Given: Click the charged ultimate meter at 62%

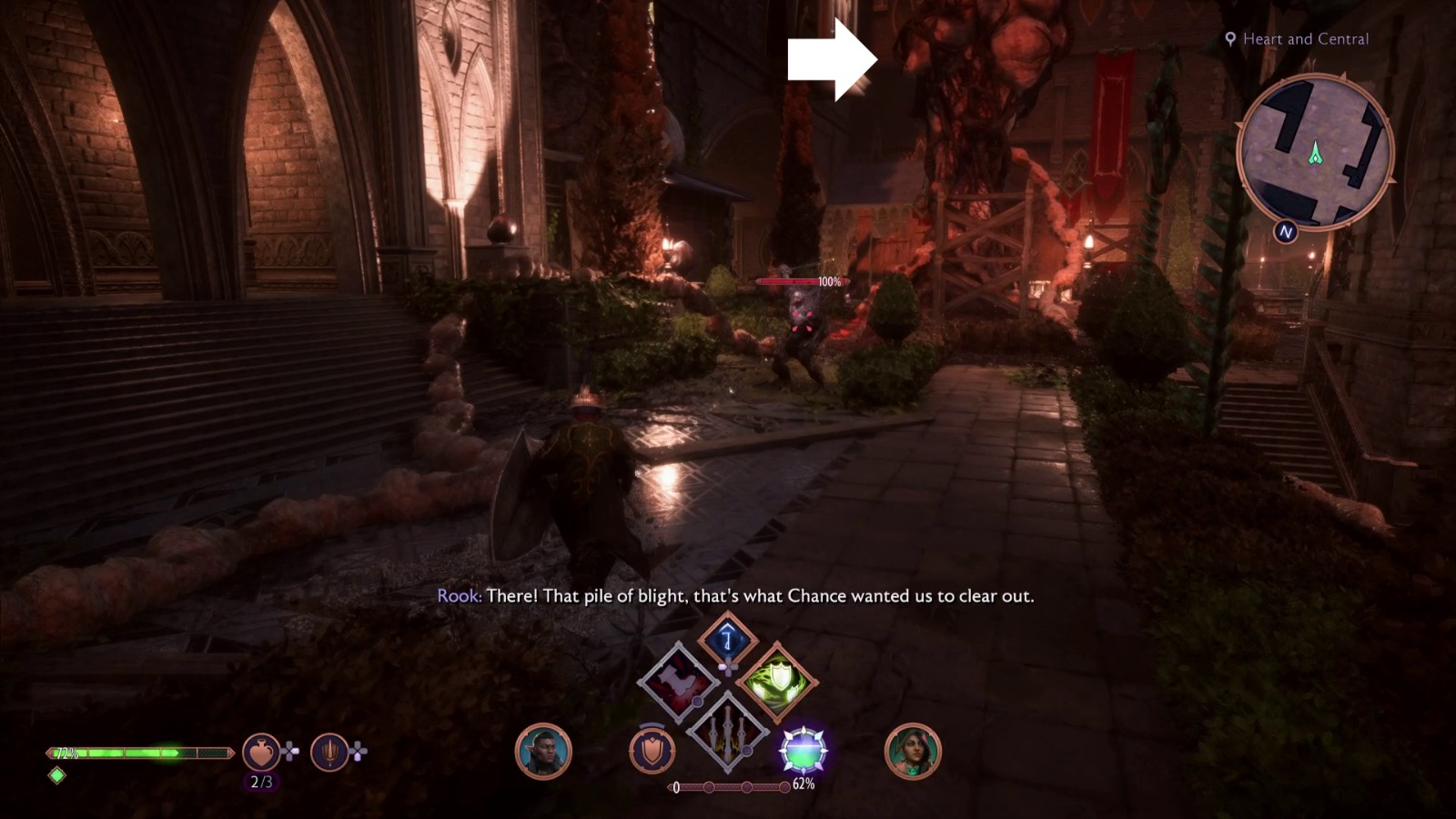Looking at the screenshot, I should (804, 750).
